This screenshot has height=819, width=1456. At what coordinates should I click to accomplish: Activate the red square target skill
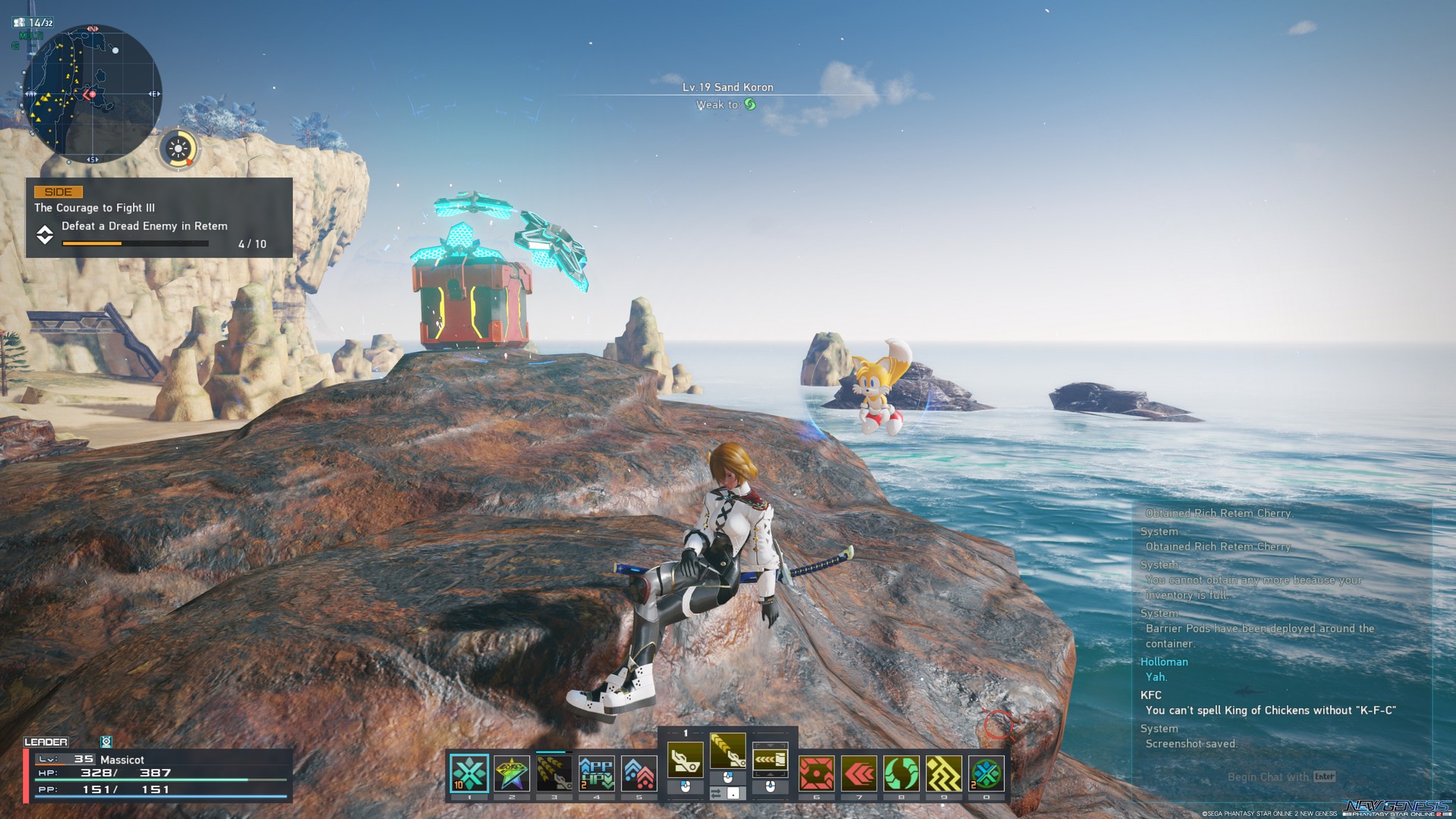(x=817, y=773)
